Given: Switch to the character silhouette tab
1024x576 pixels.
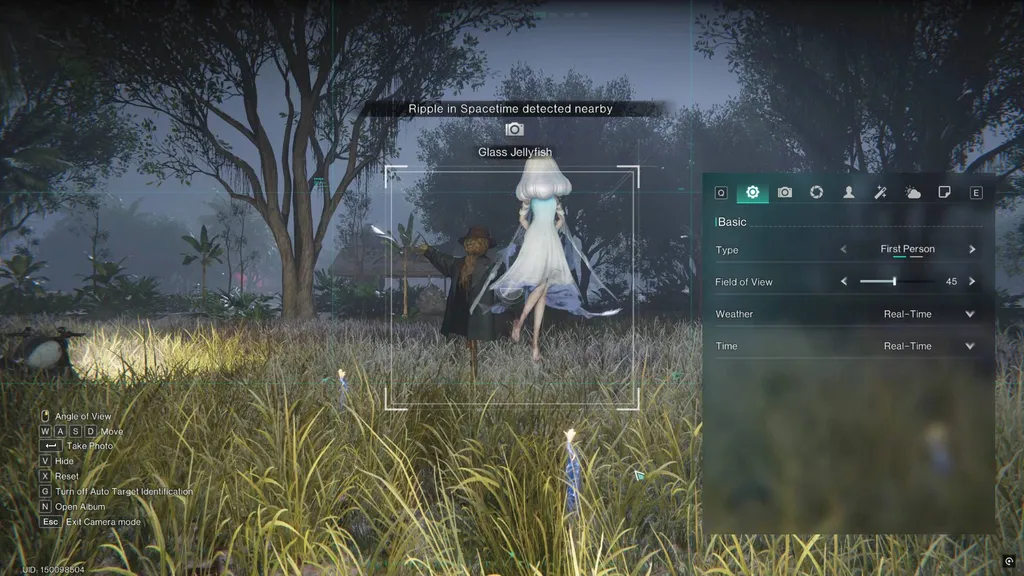Looking at the screenshot, I should [x=849, y=192].
